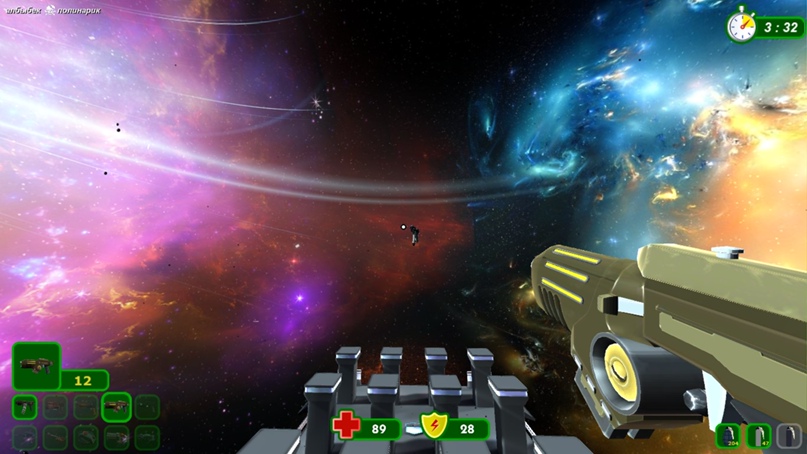
Task: Pick the gray grenade with 47 count
Action: (759, 436)
